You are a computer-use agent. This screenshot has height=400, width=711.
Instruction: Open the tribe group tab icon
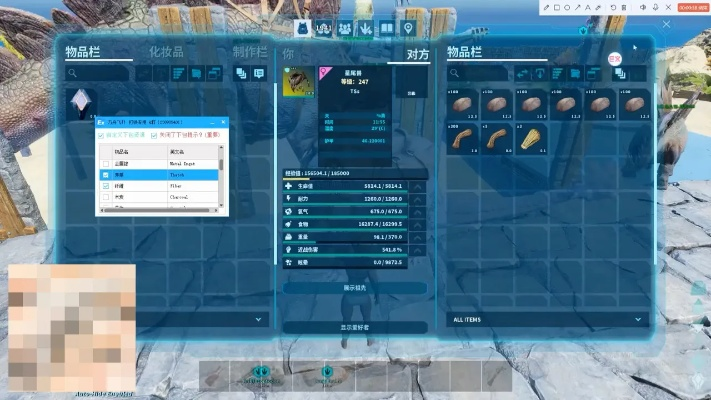[x=345, y=27]
